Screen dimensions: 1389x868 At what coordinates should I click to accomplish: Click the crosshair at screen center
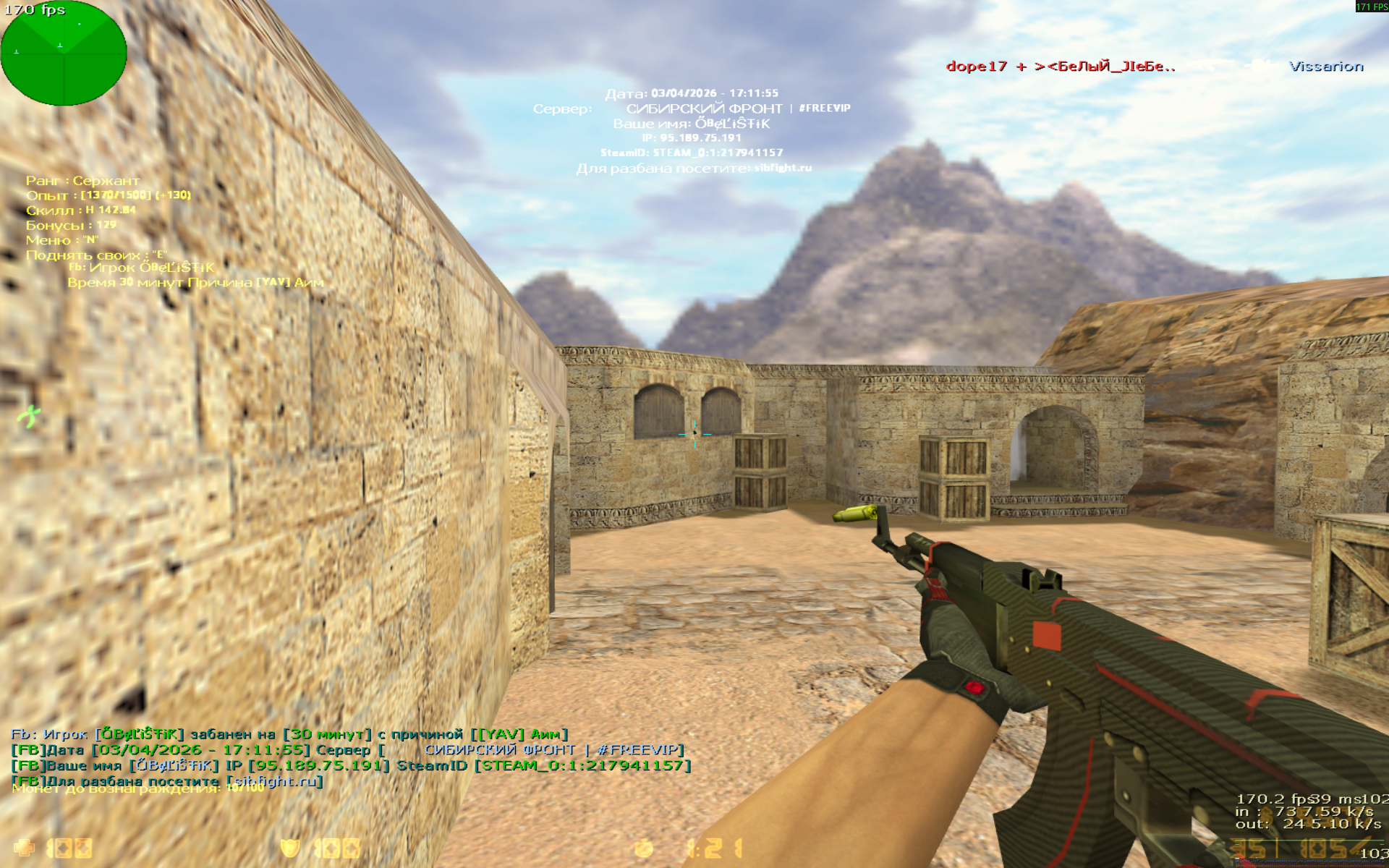(695, 434)
